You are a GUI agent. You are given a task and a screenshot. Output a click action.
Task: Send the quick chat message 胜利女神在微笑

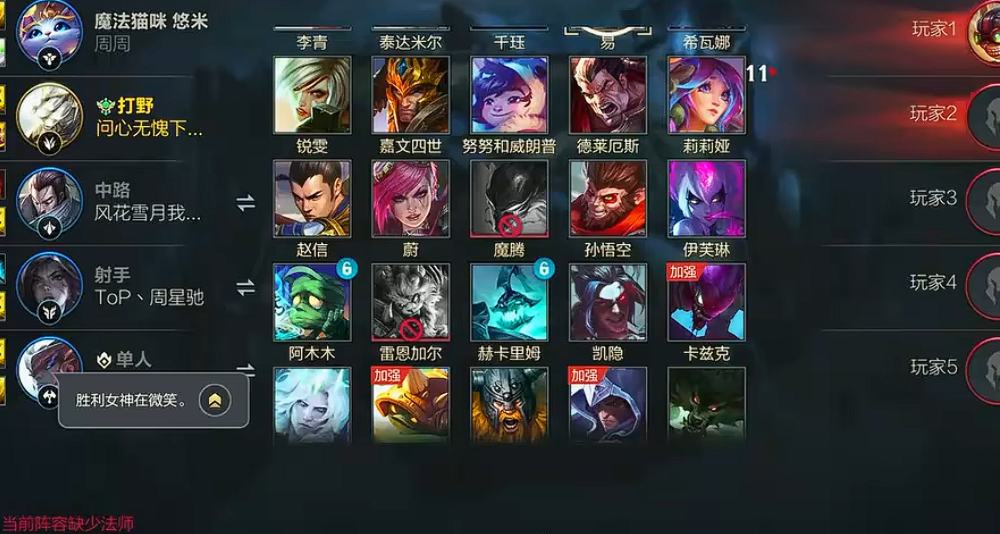click(x=215, y=401)
